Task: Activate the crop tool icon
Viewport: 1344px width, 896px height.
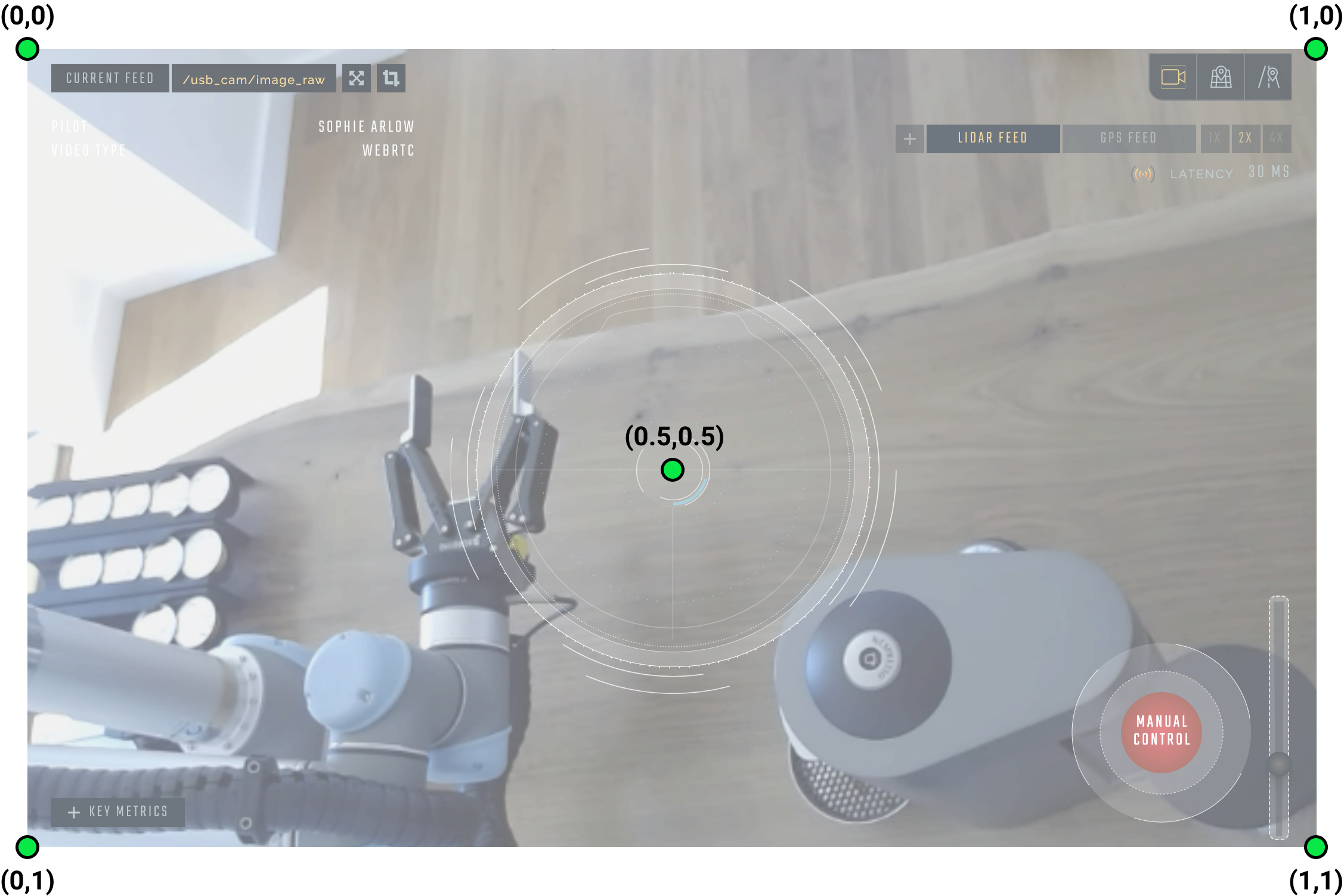Action: (x=391, y=78)
